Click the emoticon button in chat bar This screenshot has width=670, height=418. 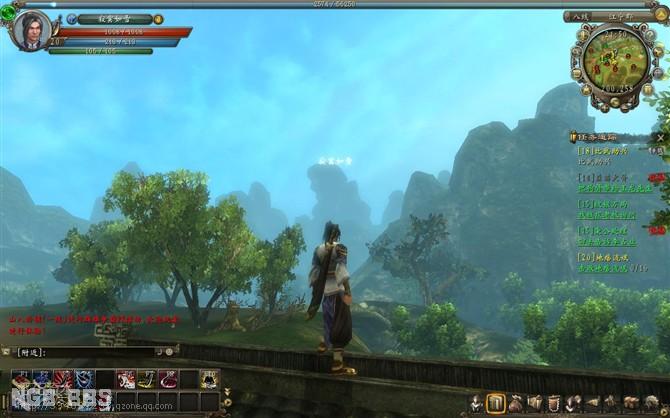point(169,352)
